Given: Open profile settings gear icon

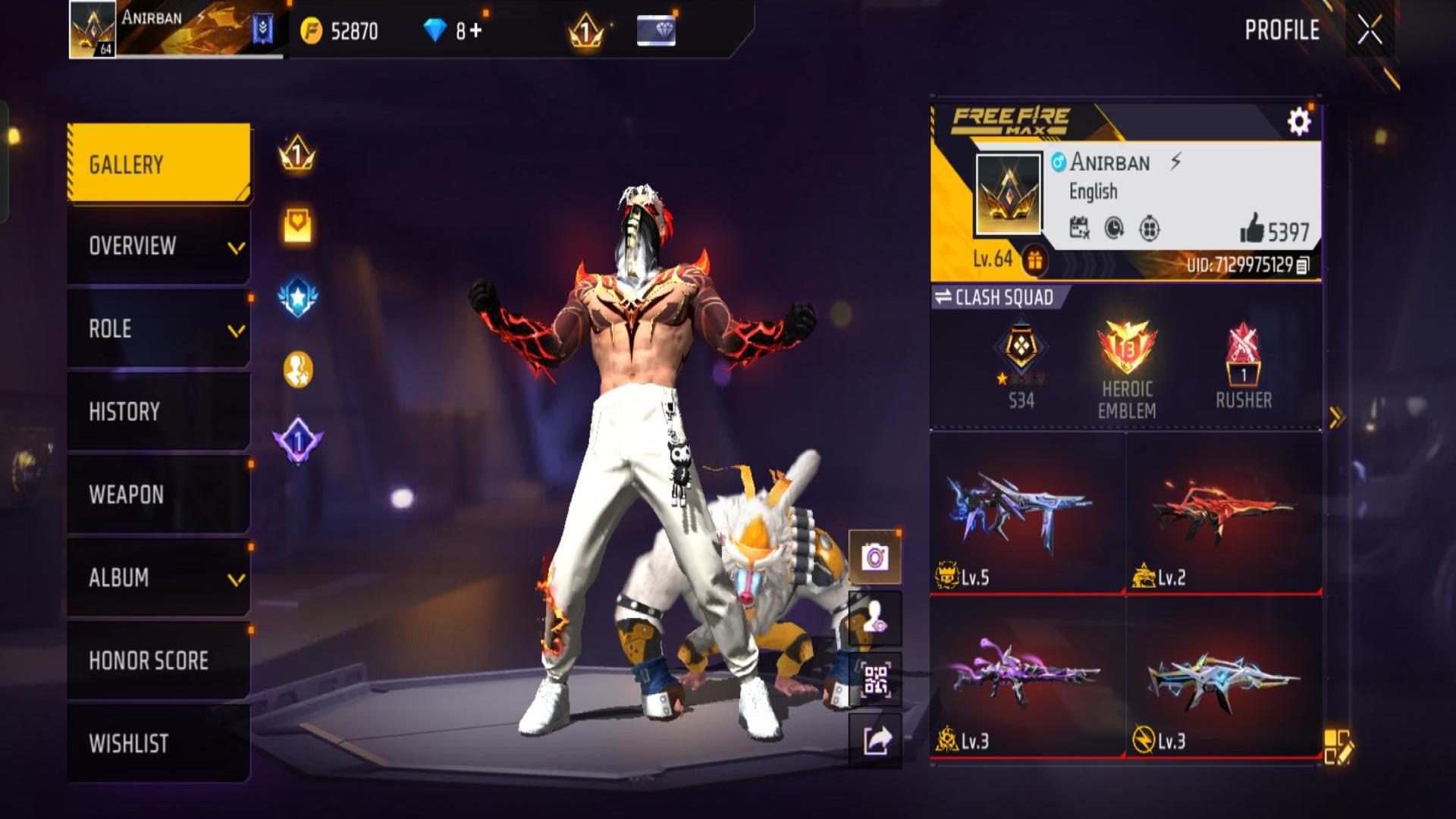Looking at the screenshot, I should [x=1299, y=121].
